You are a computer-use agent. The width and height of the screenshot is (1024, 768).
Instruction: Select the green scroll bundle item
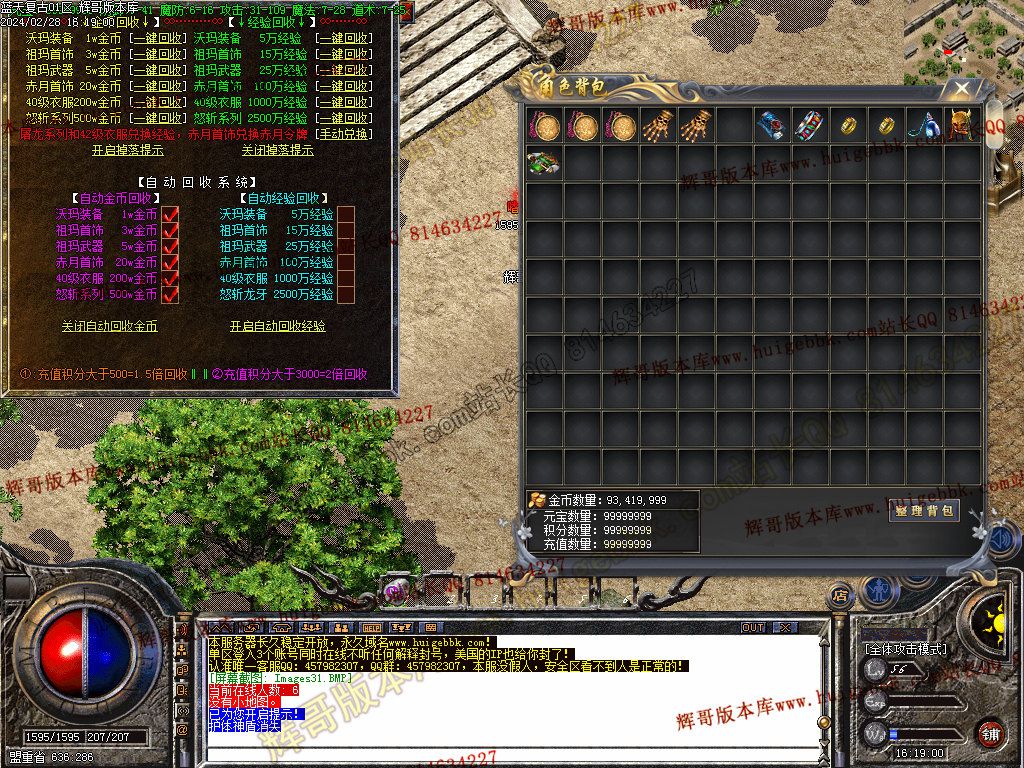click(544, 164)
